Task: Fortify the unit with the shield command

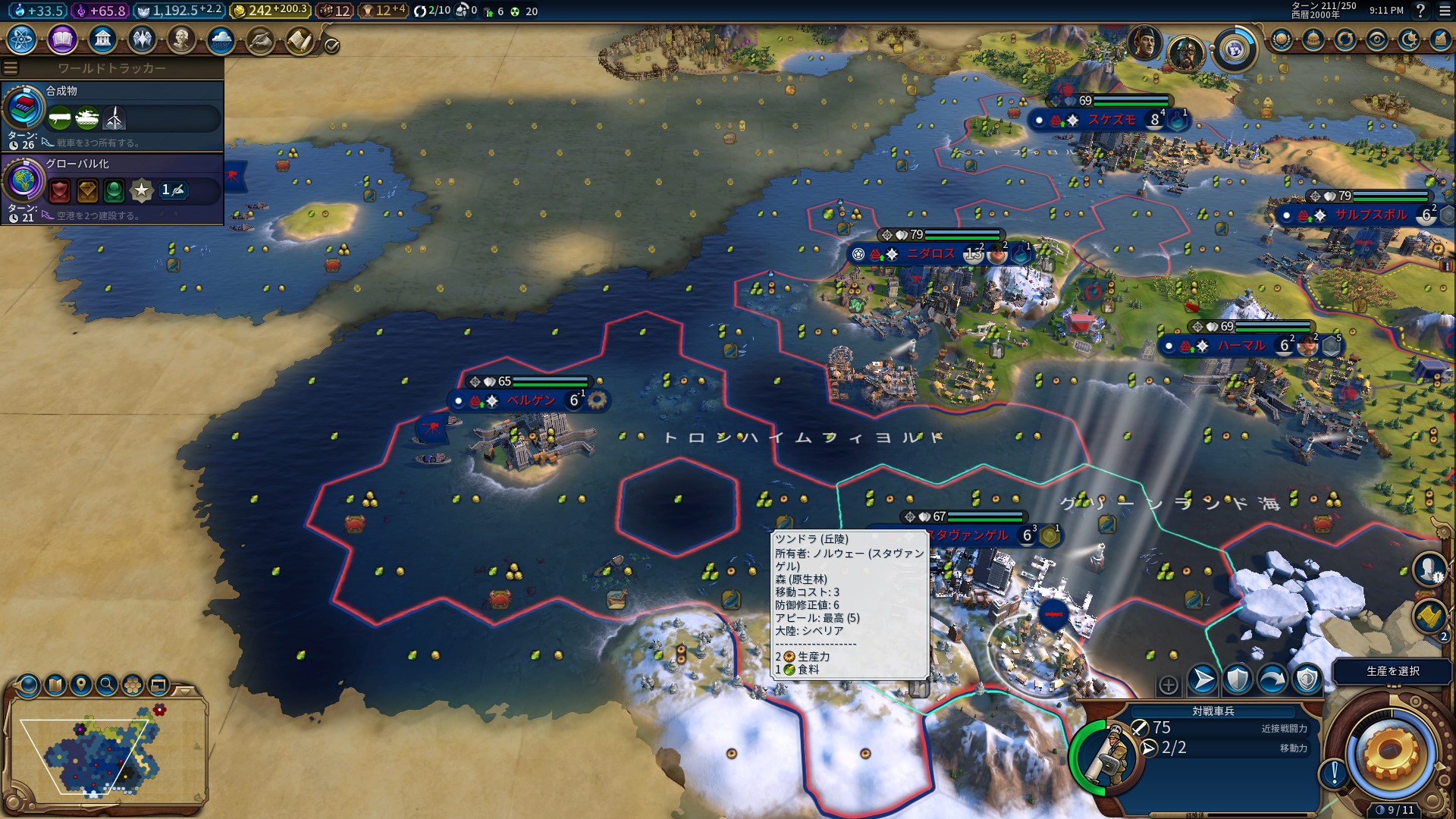Action: pos(1238,679)
